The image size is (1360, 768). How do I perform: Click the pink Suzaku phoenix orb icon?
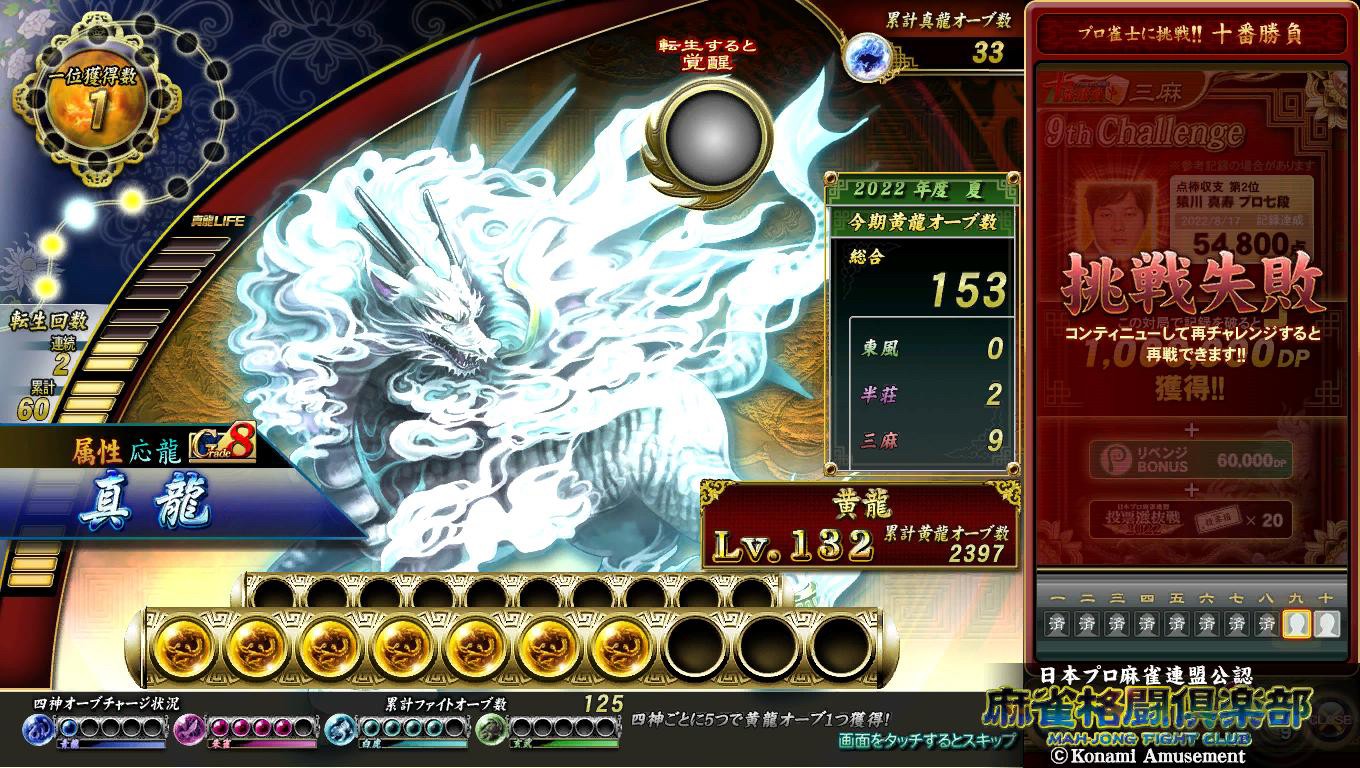tap(190, 730)
